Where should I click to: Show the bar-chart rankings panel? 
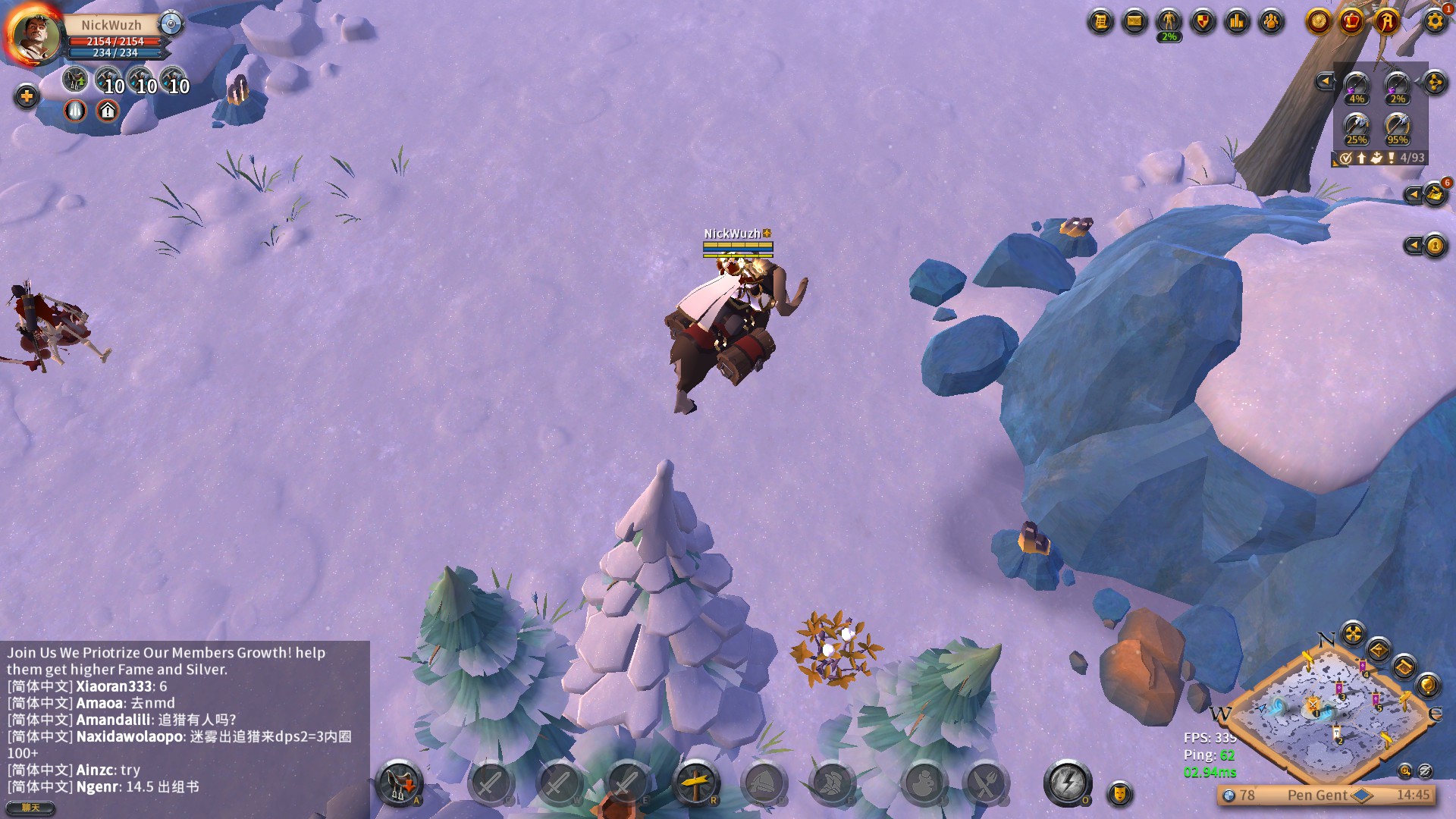(x=1237, y=21)
